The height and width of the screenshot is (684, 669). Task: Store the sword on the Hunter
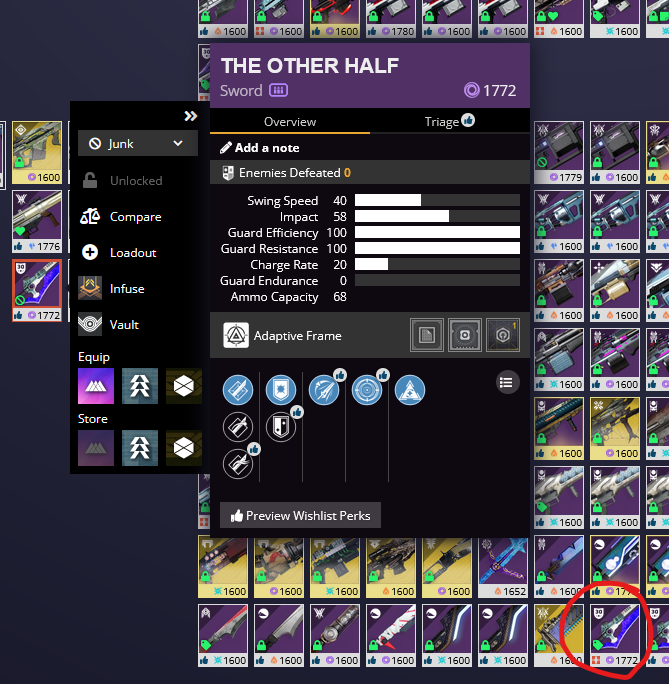(x=140, y=448)
